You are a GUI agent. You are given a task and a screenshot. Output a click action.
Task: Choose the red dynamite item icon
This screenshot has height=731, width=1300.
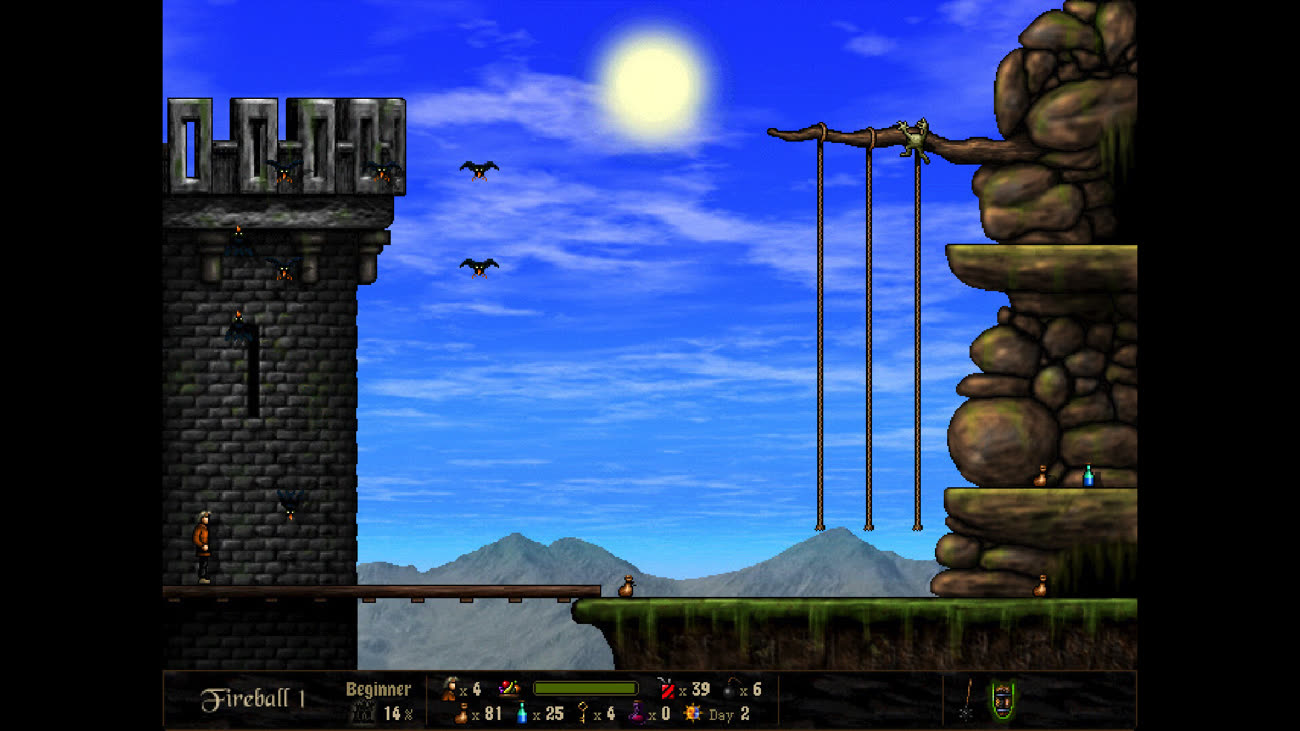666,688
